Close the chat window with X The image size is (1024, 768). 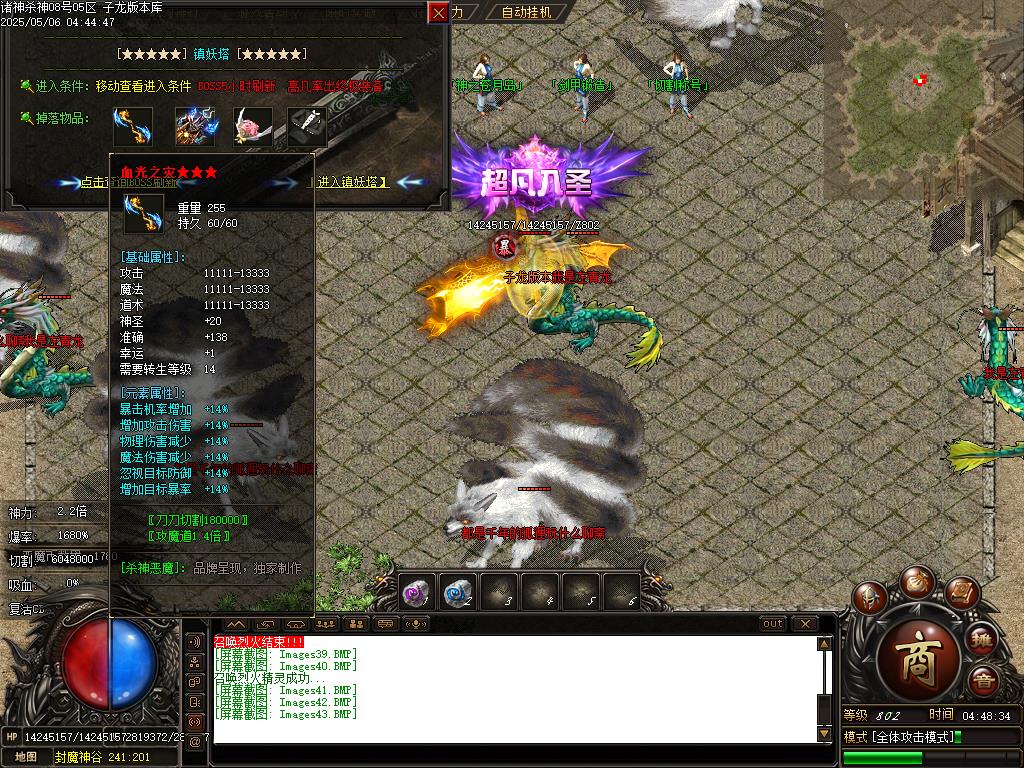click(x=805, y=623)
